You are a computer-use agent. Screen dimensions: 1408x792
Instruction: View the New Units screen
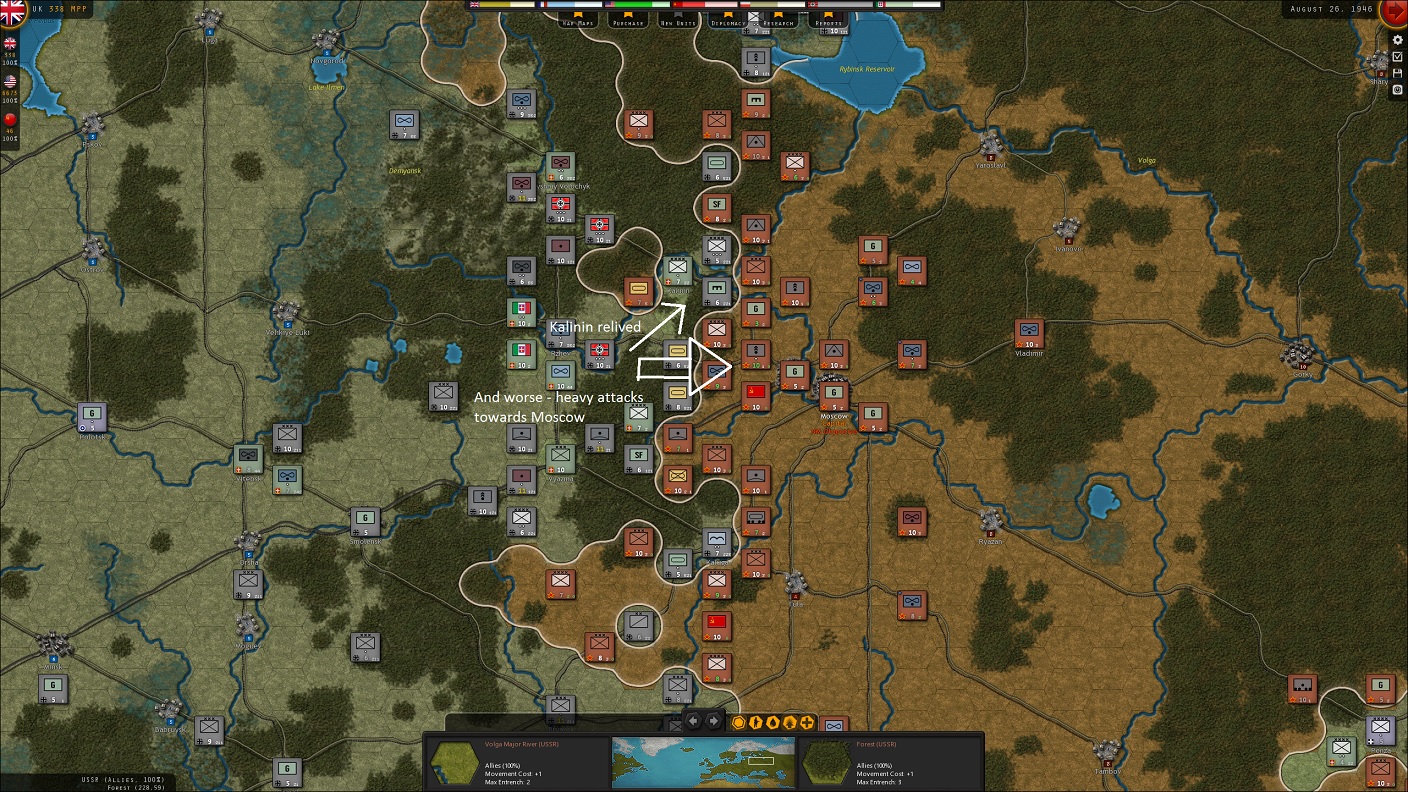678,20
